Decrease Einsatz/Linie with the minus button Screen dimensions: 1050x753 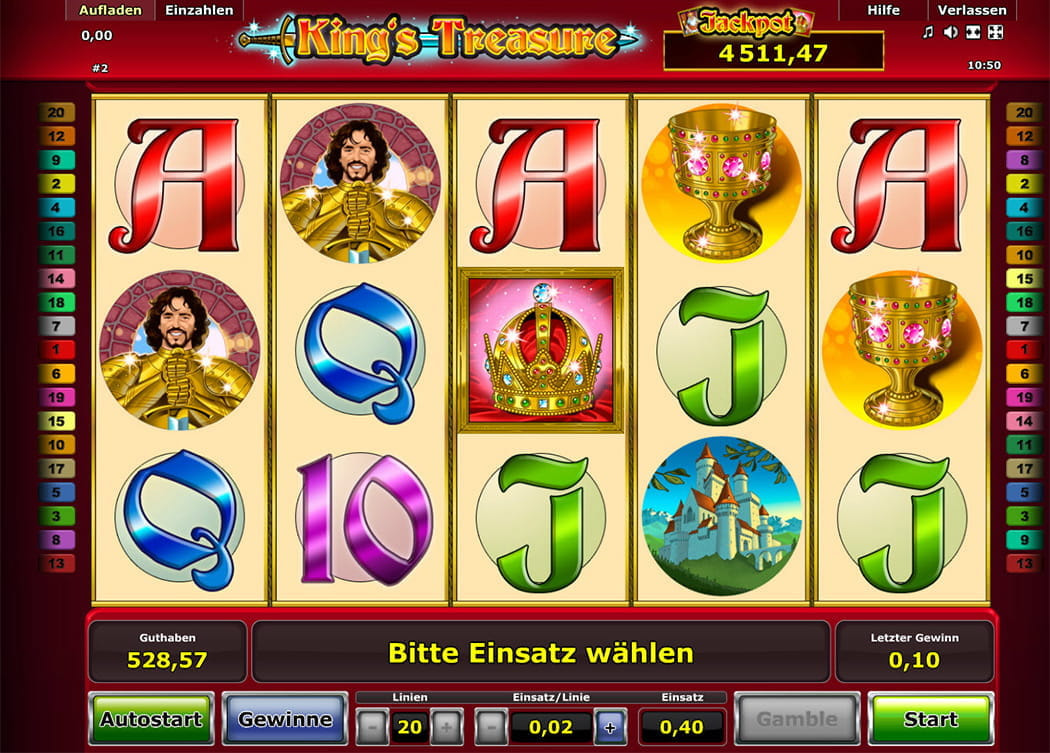(x=490, y=726)
